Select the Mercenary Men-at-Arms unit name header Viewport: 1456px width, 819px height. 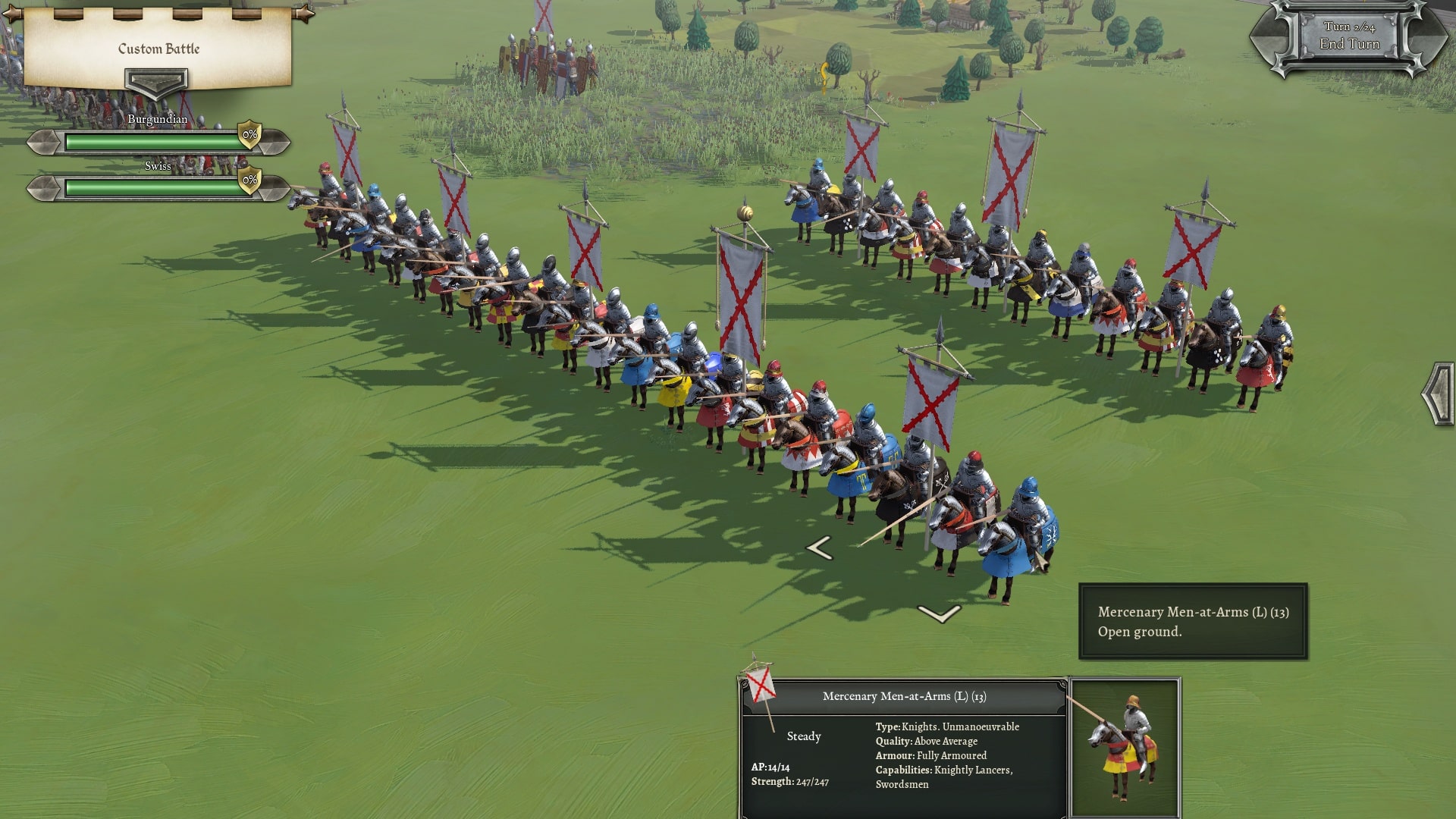pyautogui.click(x=904, y=696)
